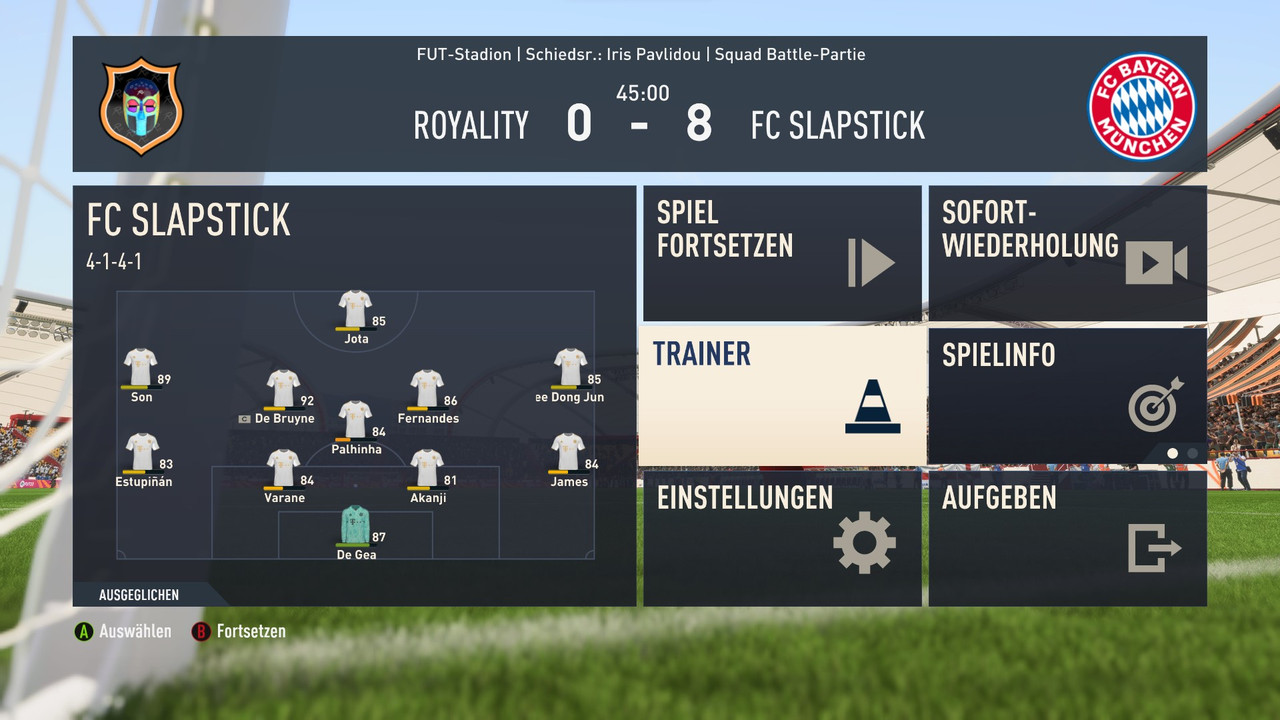Resume match via Spiel Fortsetzen tile

pyautogui.click(x=781, y=253)
